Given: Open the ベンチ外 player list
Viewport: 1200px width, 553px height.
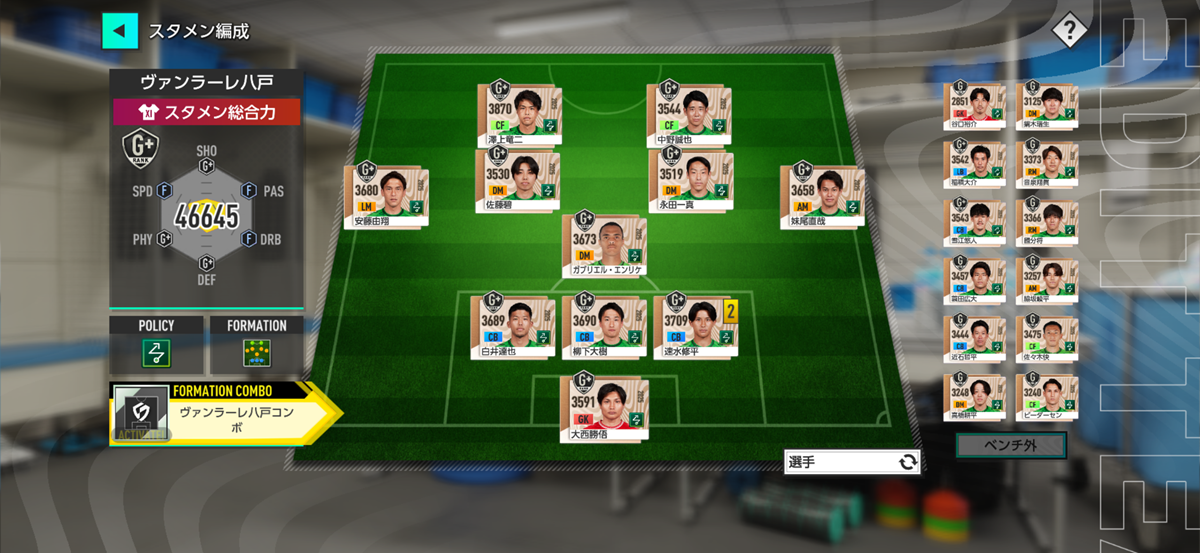Looking at the screenshot, I should click(x=1011, y=445).
